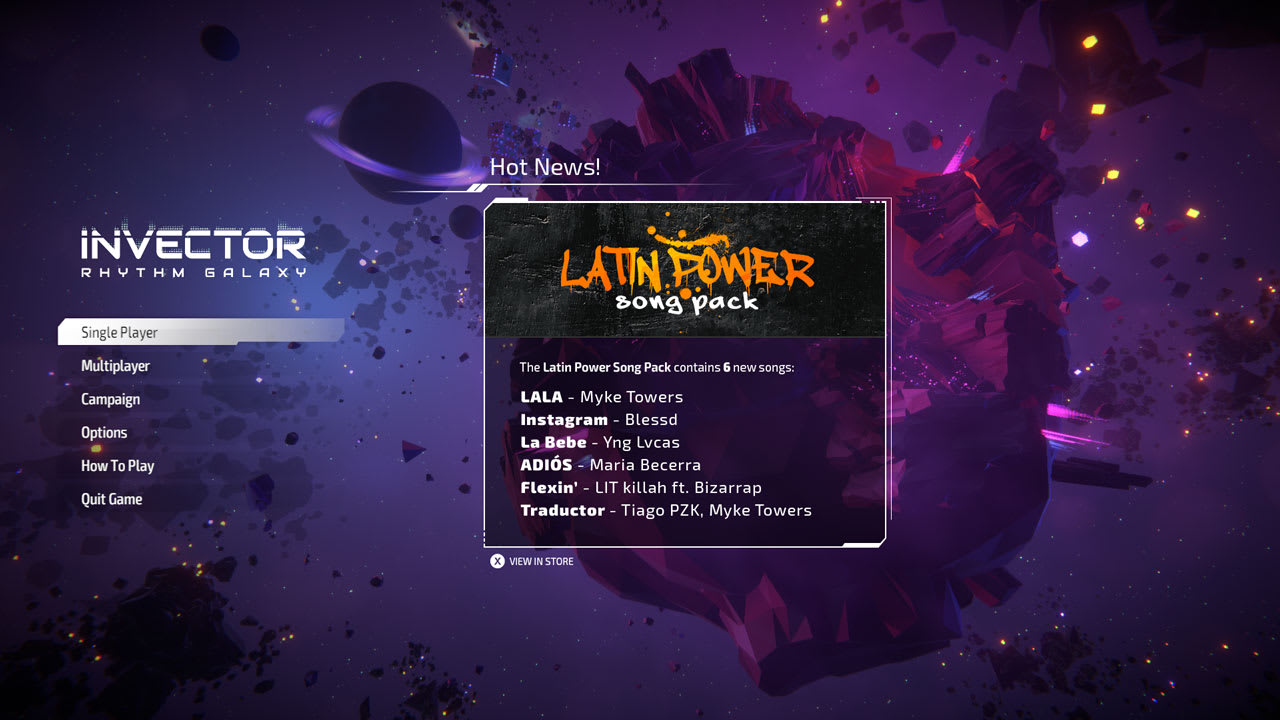The image size is (1280, 720).
Task: Click La Bebe by Yng Lvcas
Action: point(600,442)
